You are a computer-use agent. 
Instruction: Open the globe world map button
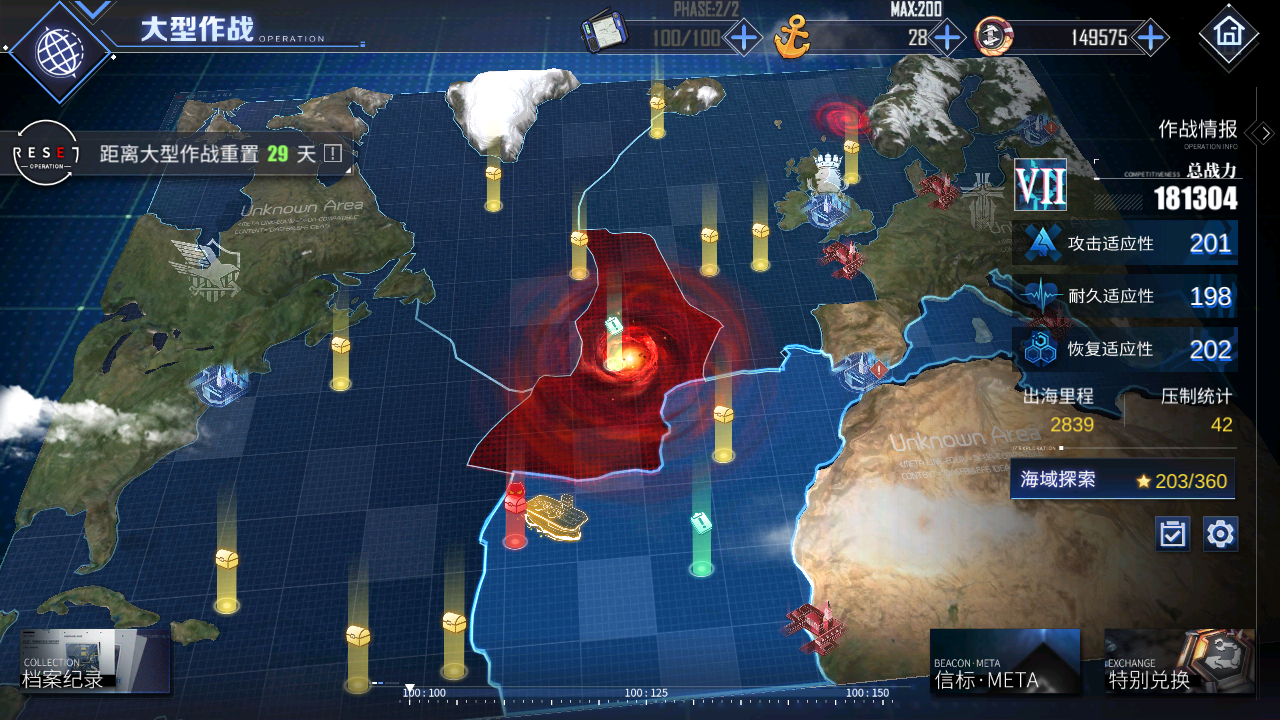pyautogui.click(x=58, y=50)
